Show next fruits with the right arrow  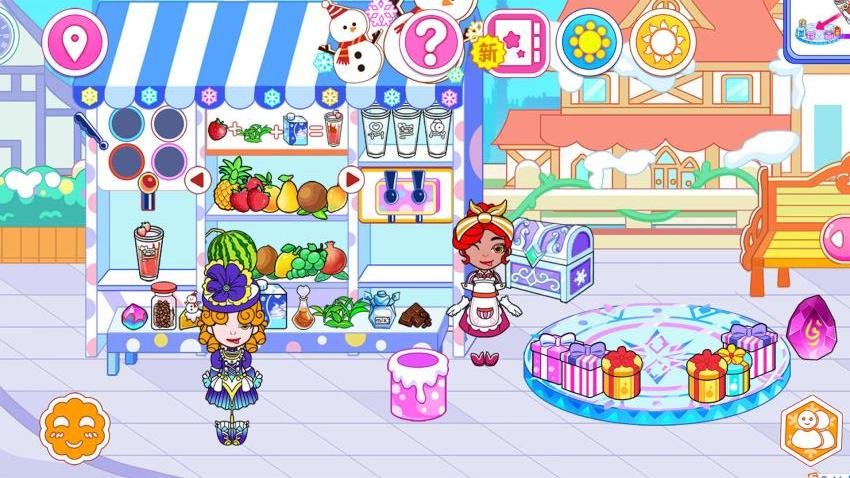point(351,180)
